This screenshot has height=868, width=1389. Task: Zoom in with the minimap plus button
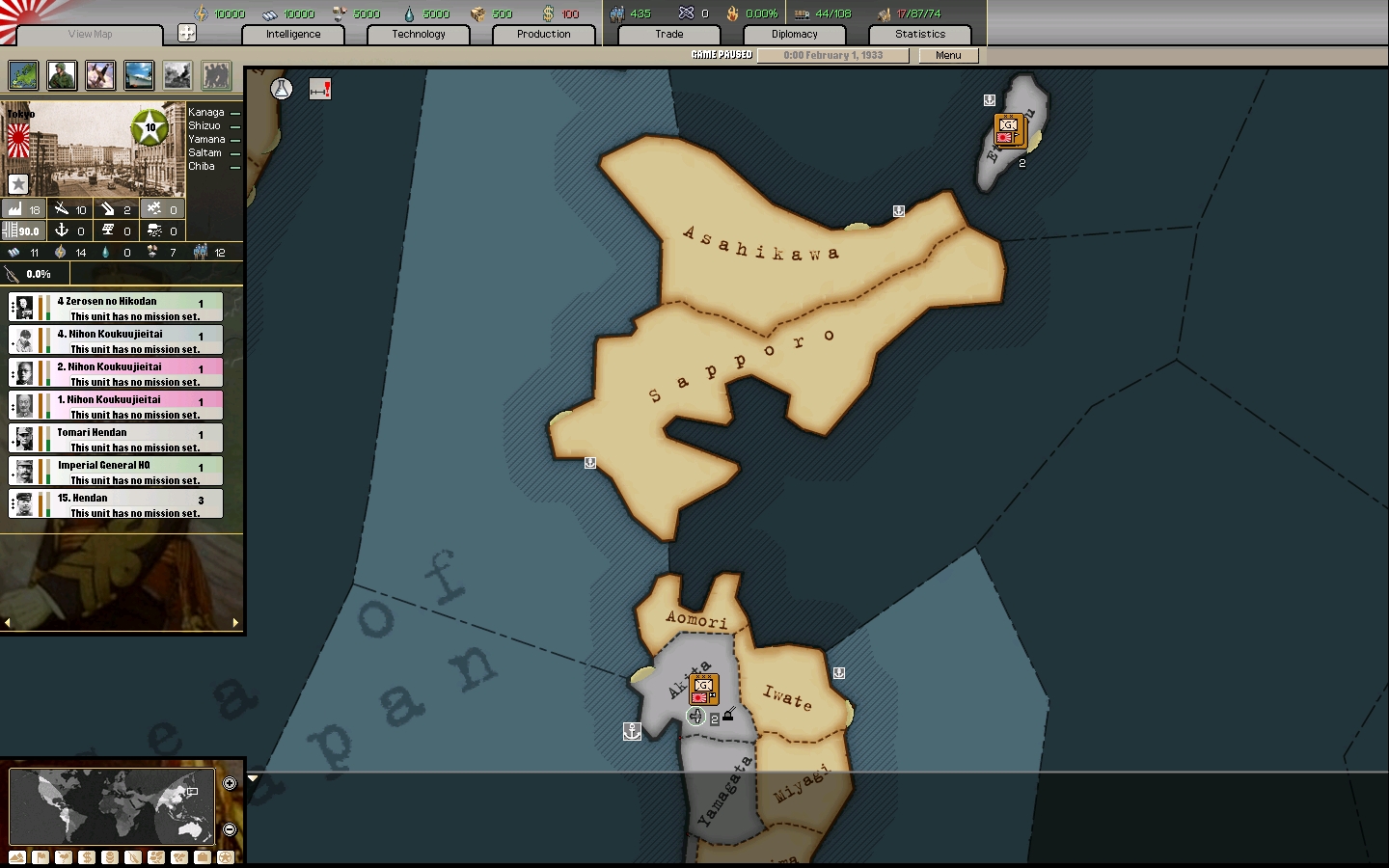230,783
